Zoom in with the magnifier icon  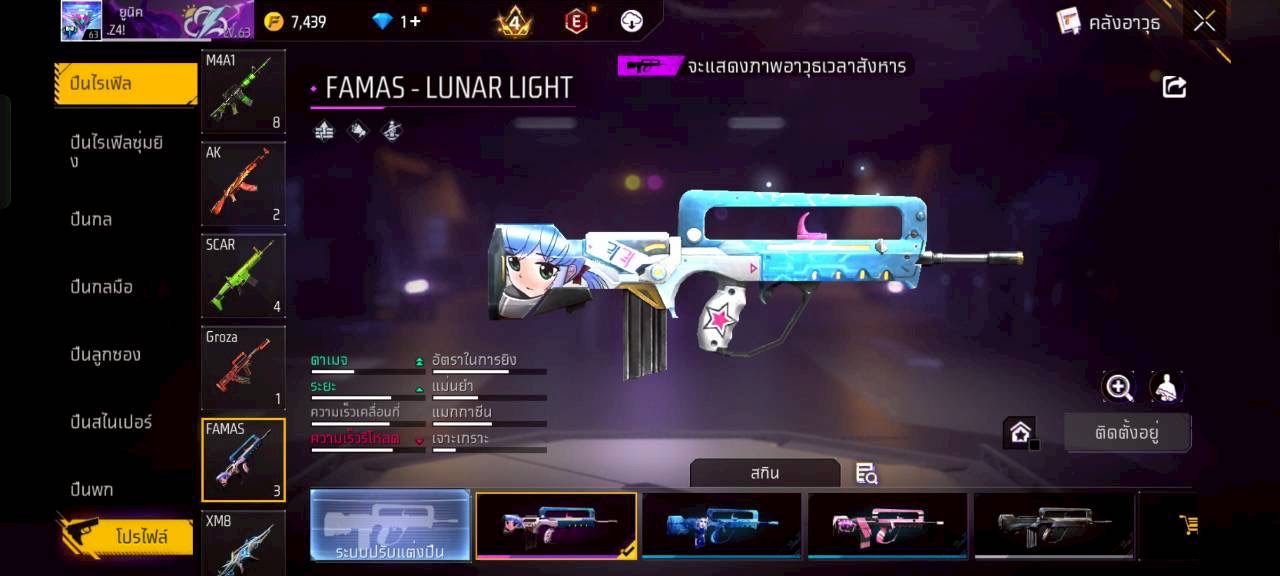(x=1118, y=387)
